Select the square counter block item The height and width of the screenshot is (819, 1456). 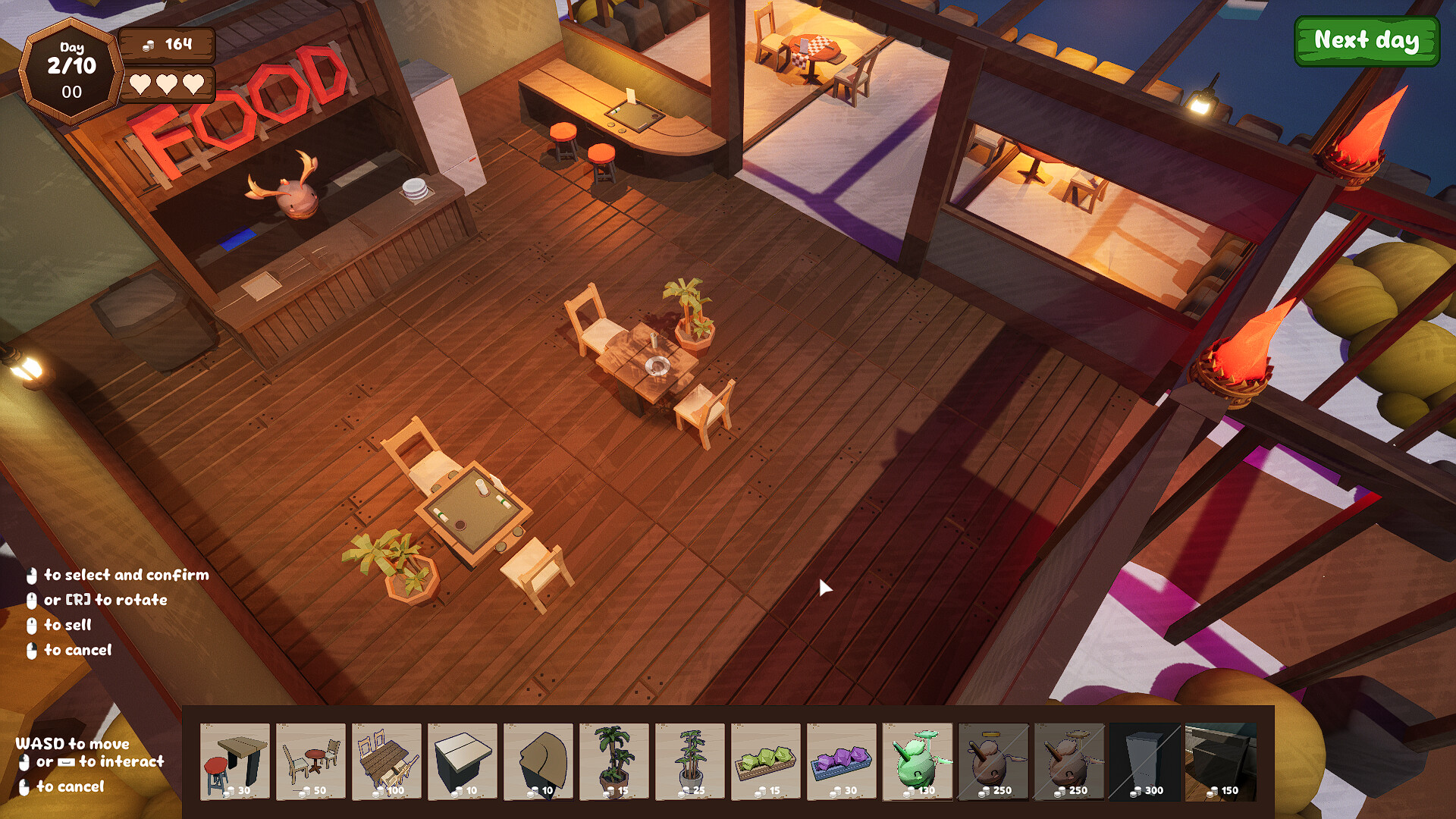[463, 761]
